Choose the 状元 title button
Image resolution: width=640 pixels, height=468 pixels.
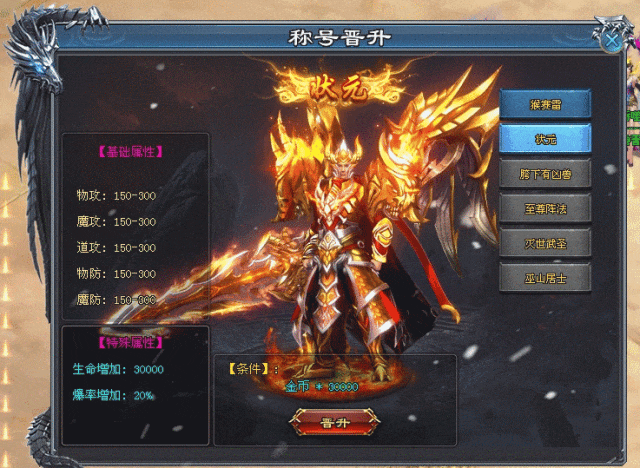point(545,139)
